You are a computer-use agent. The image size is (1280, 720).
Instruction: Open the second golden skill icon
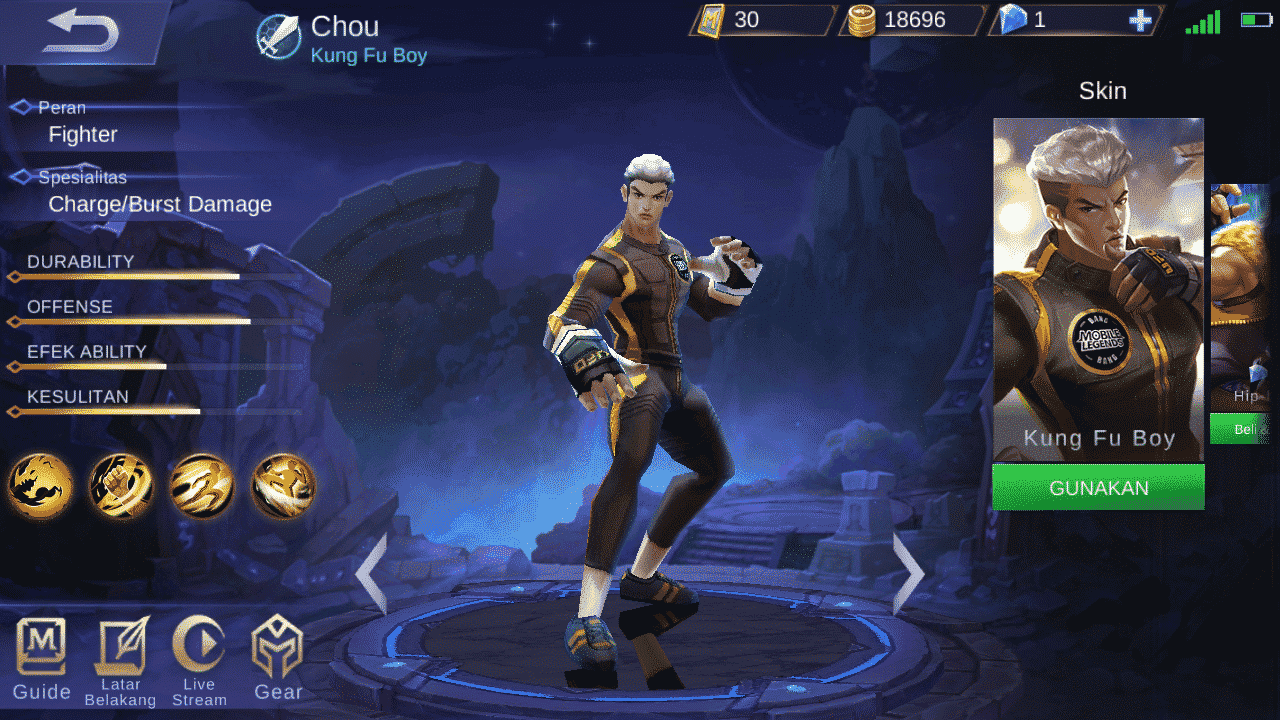pyautogui.click(x=122, y=486)
